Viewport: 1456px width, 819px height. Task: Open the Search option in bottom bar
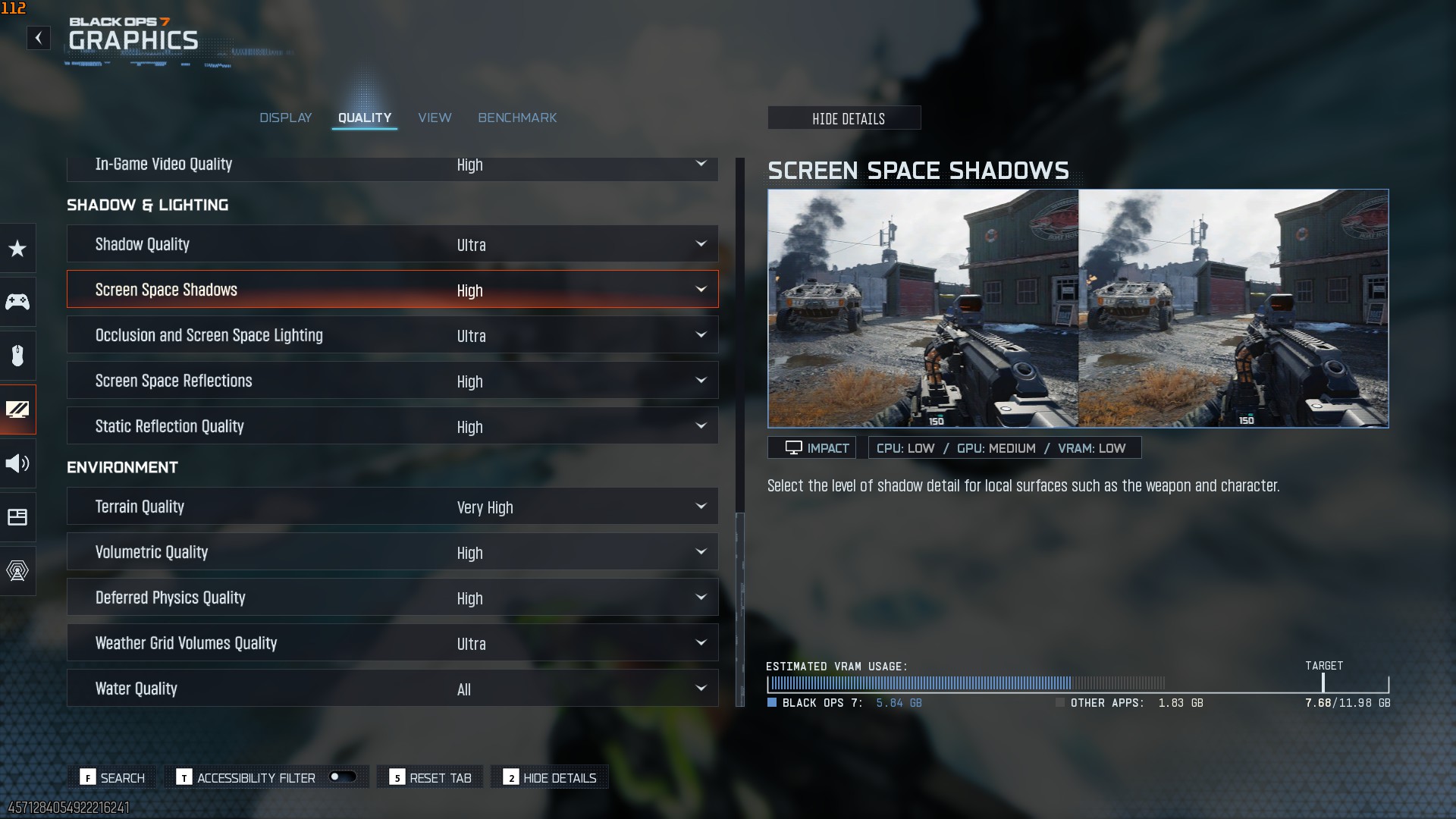coord(113,777)
